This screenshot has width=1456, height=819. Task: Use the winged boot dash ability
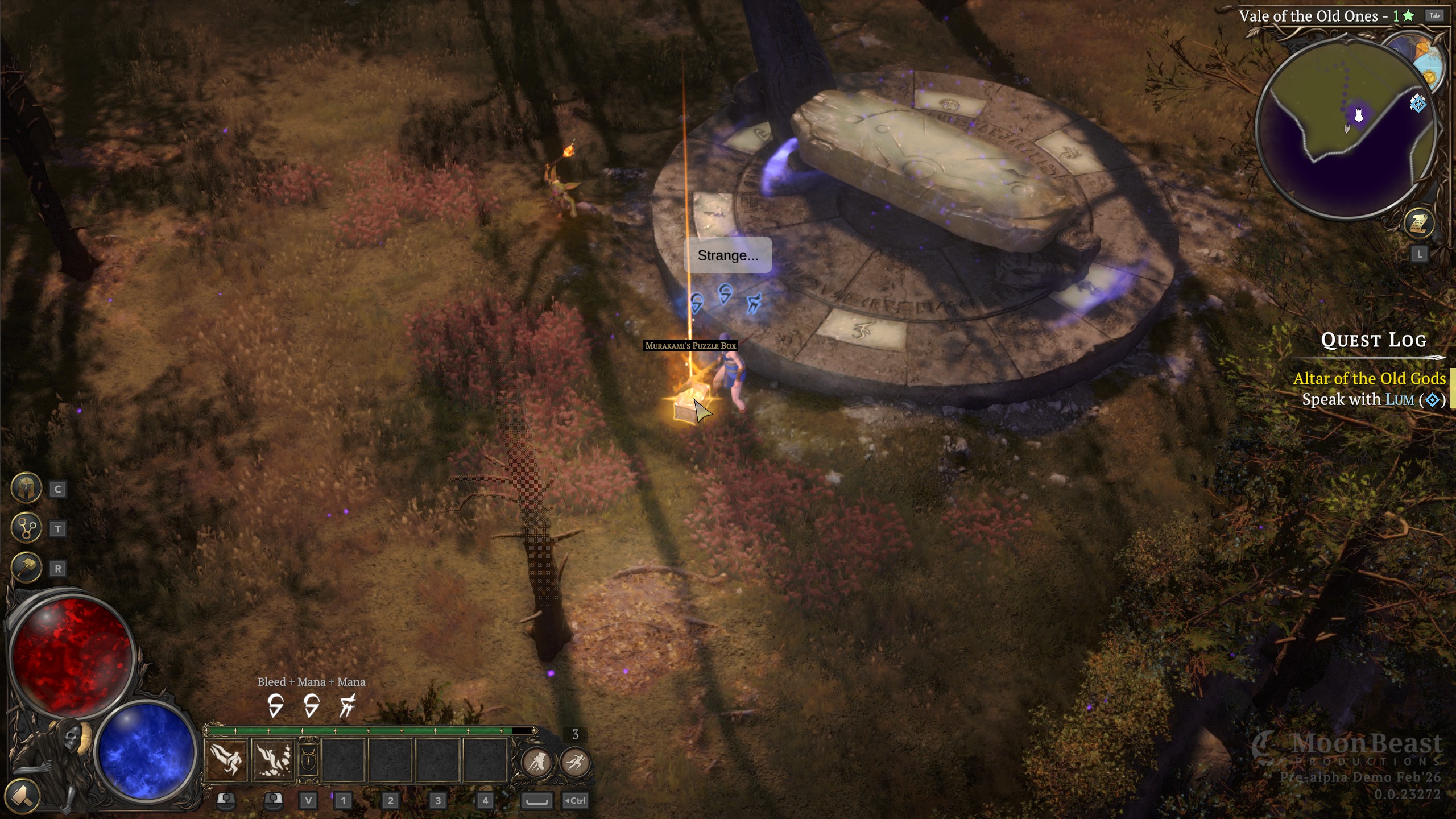coord(536,762)
